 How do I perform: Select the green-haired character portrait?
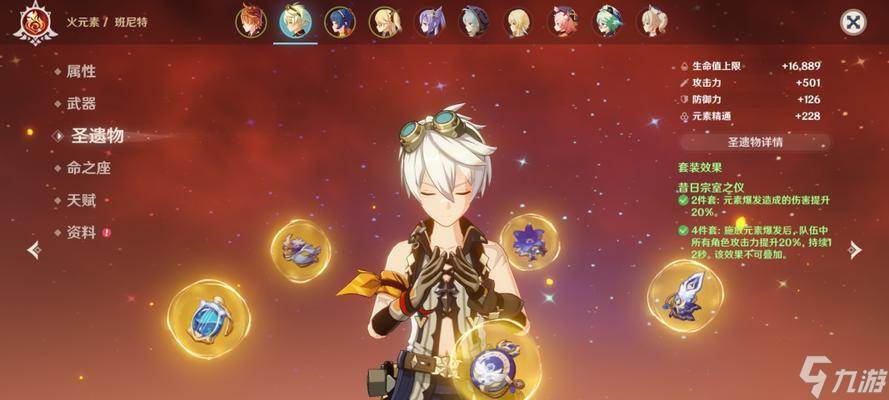coord(608,21)
